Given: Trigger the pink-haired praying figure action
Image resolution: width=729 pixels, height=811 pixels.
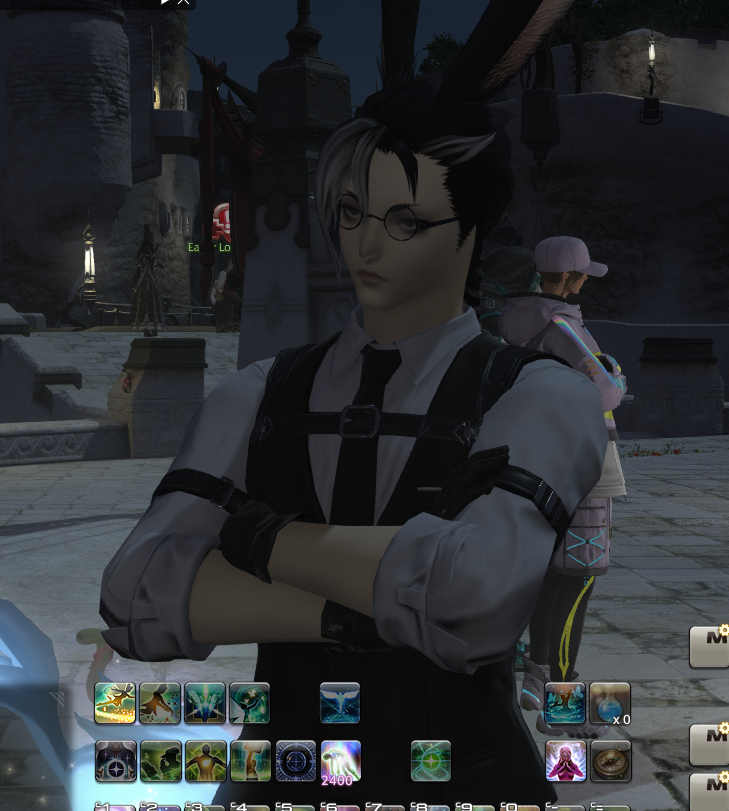Looking at the screenshot, I should pyautogui.click(x=565, y=760).
